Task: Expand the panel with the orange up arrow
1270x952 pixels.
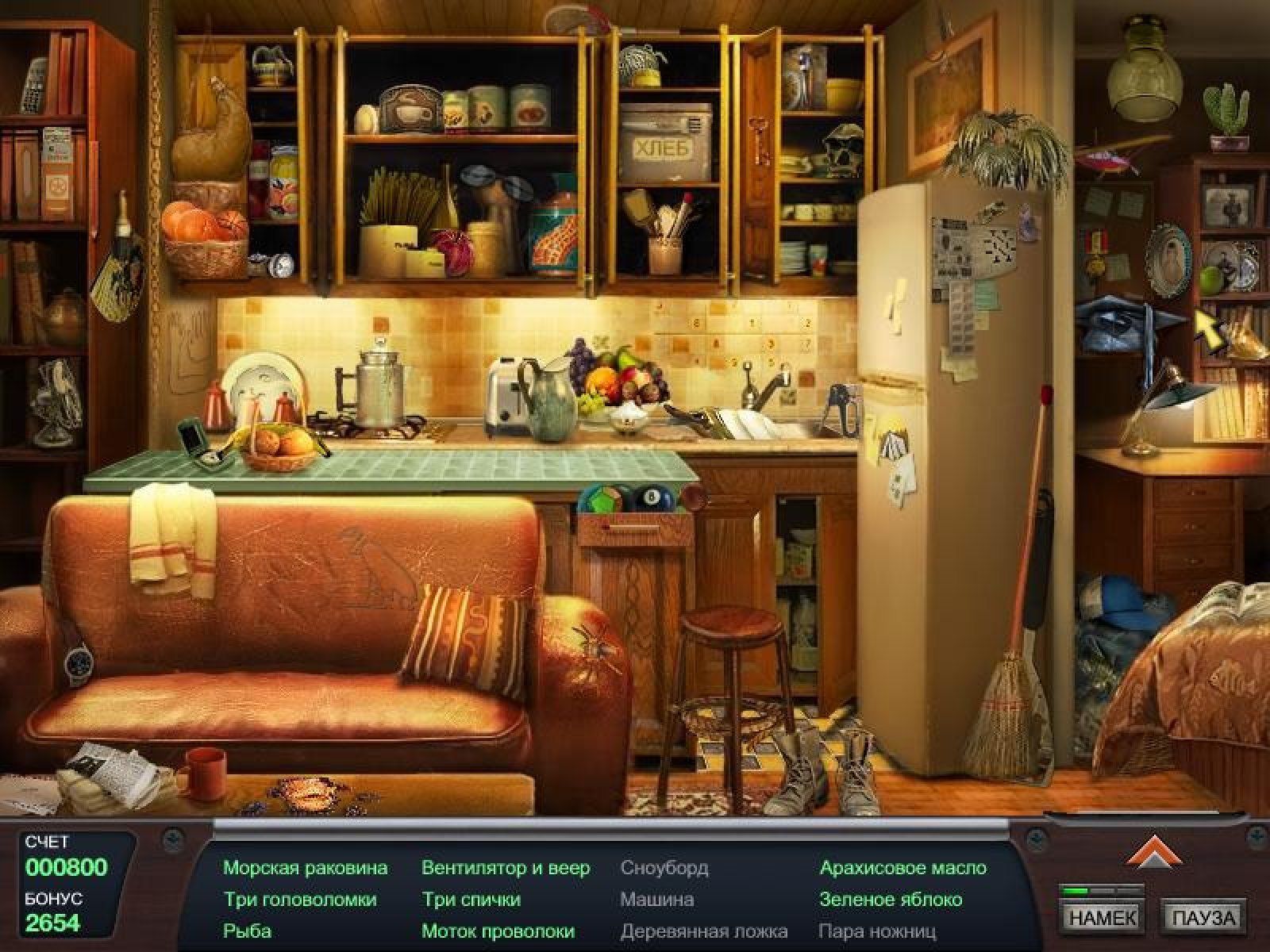Action: (1147, 854)
